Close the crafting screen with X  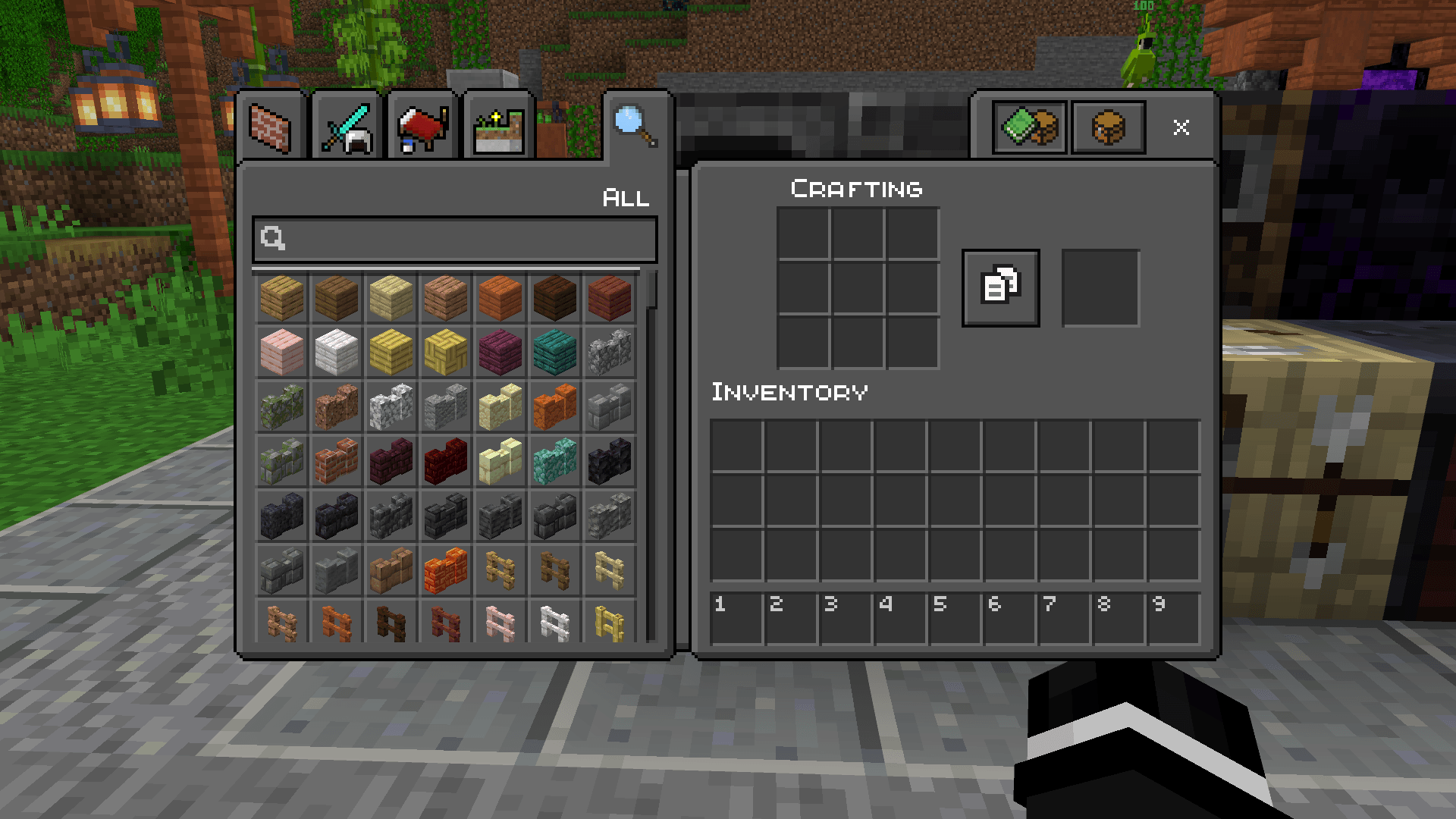click(x=1181, y=127)
